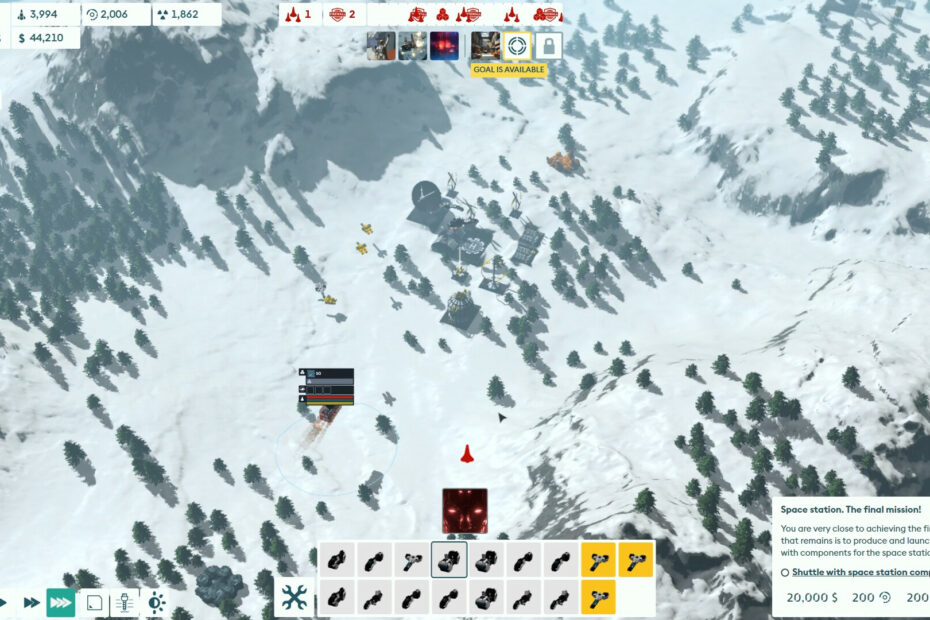Open the target-shaped available goal icon

(516, 46)
